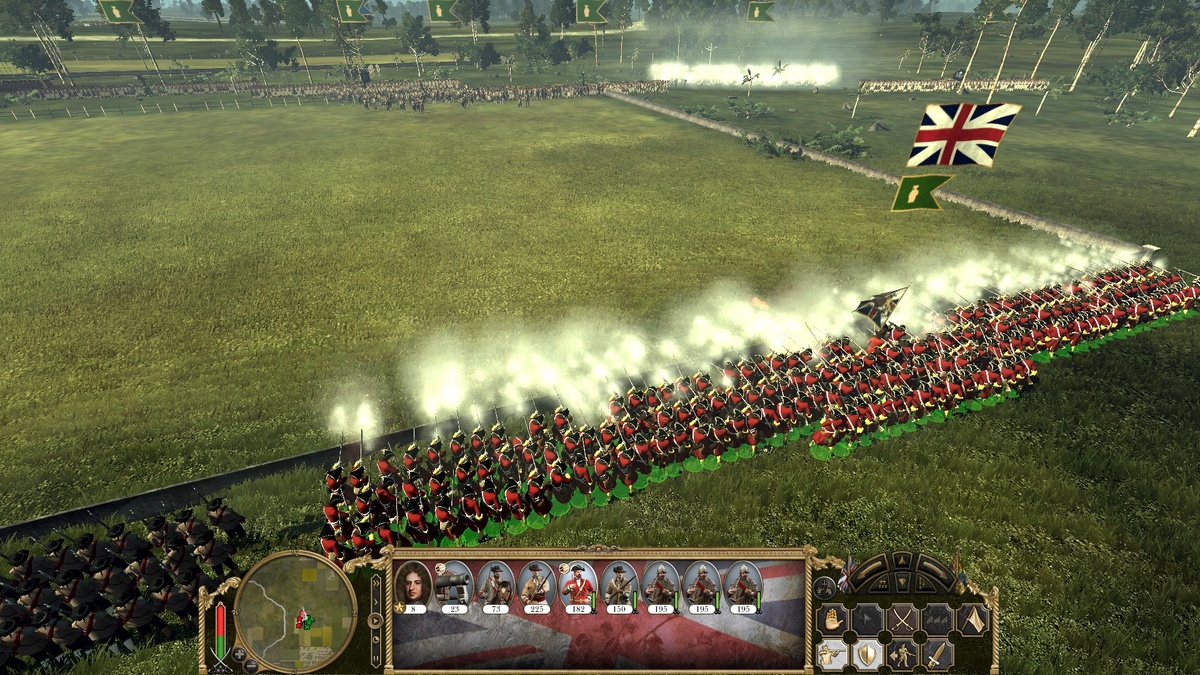Zoom out the minimap with minus button

point(252,665)
